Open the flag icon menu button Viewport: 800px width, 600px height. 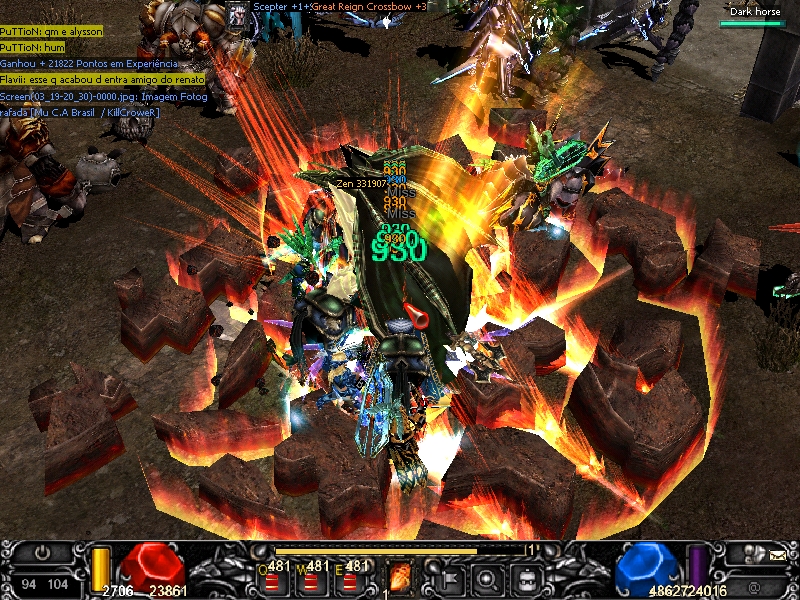click(x=447, y=577)
